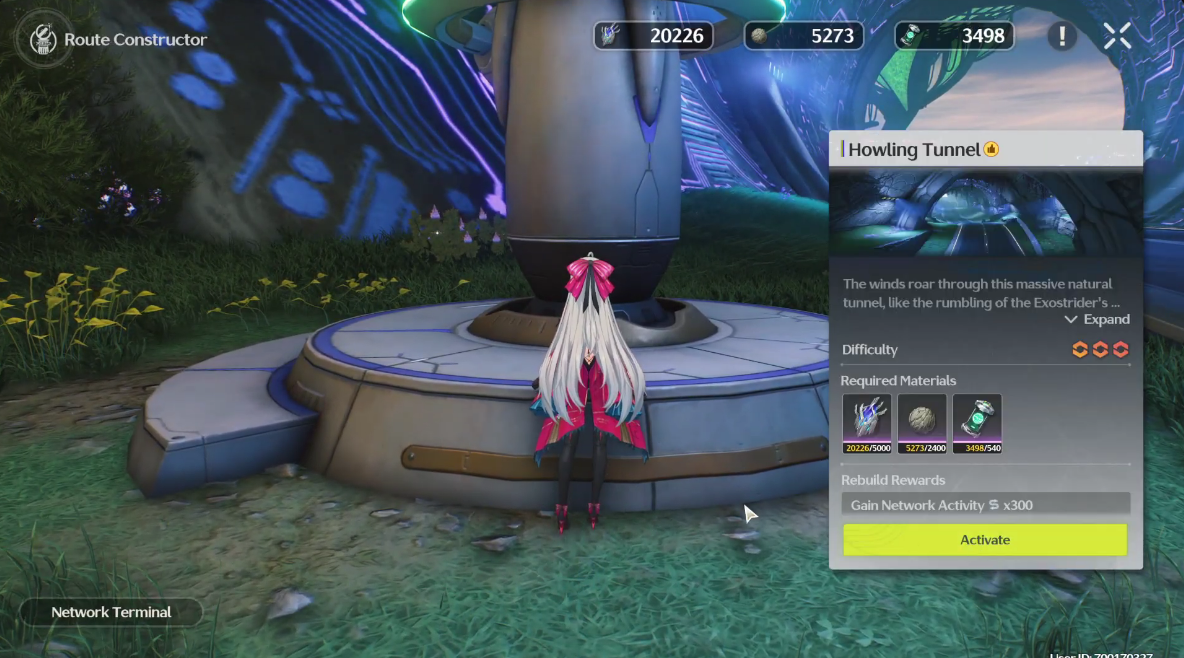Image resolution: width=1184 pixels, height=658 pixels.
Task: Close the Route Constructor screen
Action: [1117, 37]
